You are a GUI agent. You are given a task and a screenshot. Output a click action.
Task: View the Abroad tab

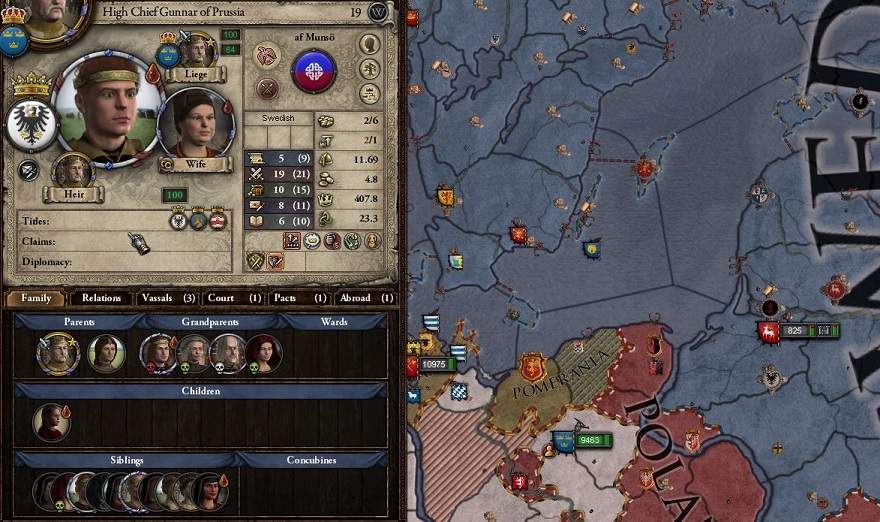[x=365, y=298]
